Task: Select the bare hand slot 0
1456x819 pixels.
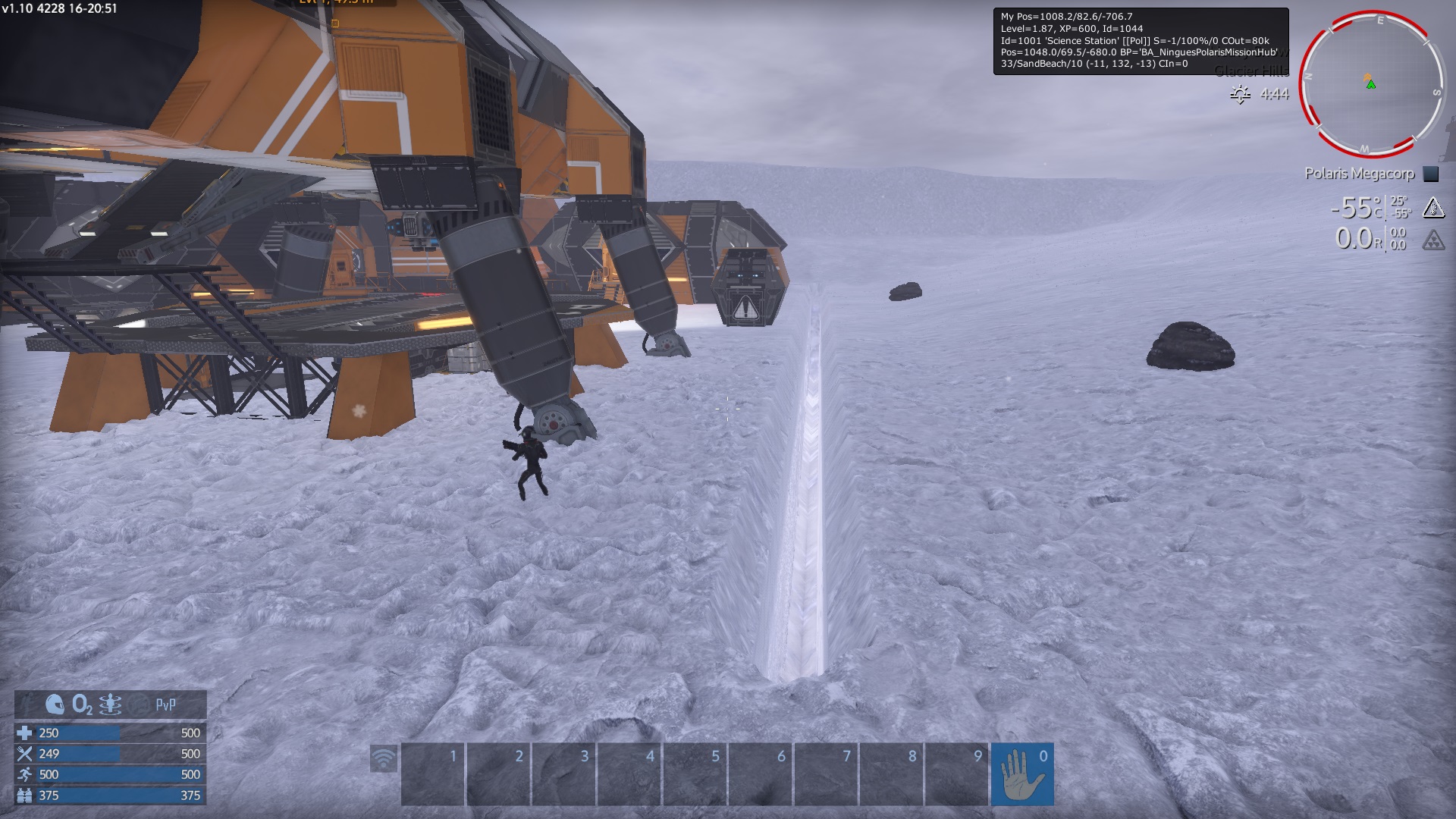Action: (x=1021, y=773)
